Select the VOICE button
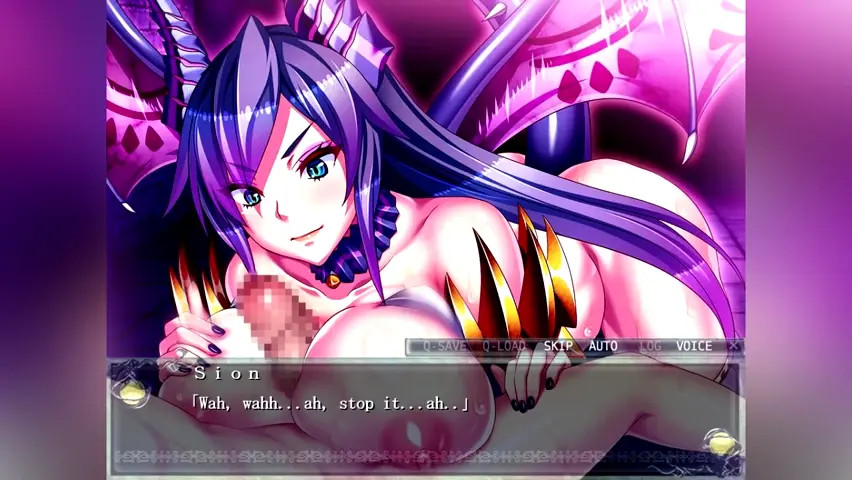Screen dimensions: 852x480 (694, 346)
